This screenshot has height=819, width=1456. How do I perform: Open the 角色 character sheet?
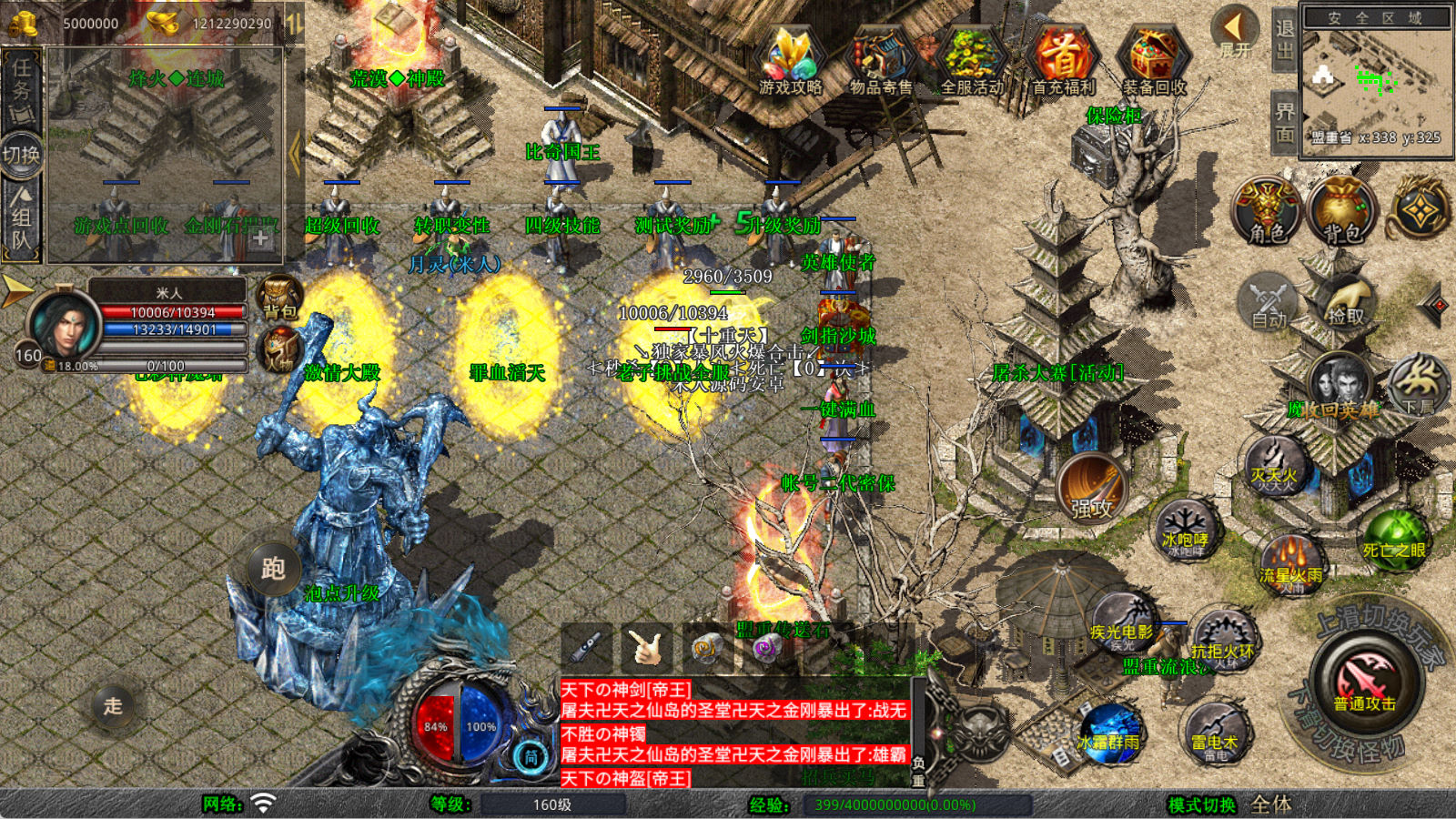1266,211
